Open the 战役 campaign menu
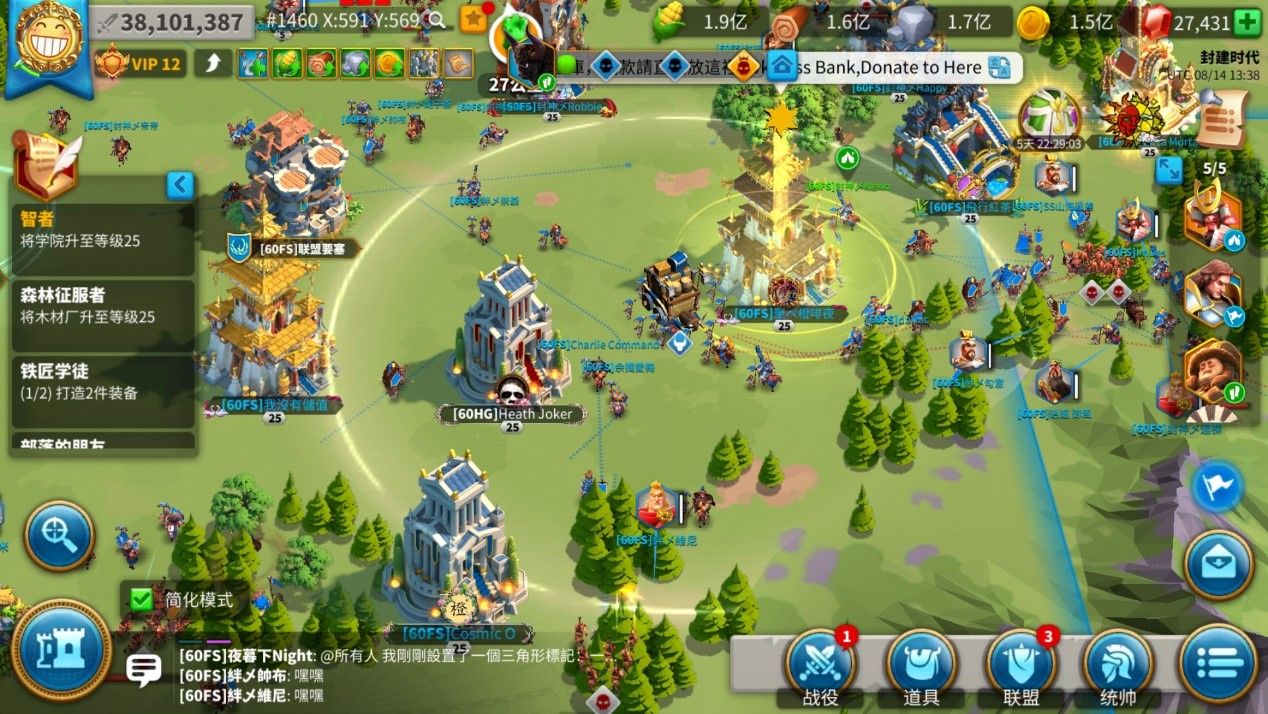 [820, 665]
